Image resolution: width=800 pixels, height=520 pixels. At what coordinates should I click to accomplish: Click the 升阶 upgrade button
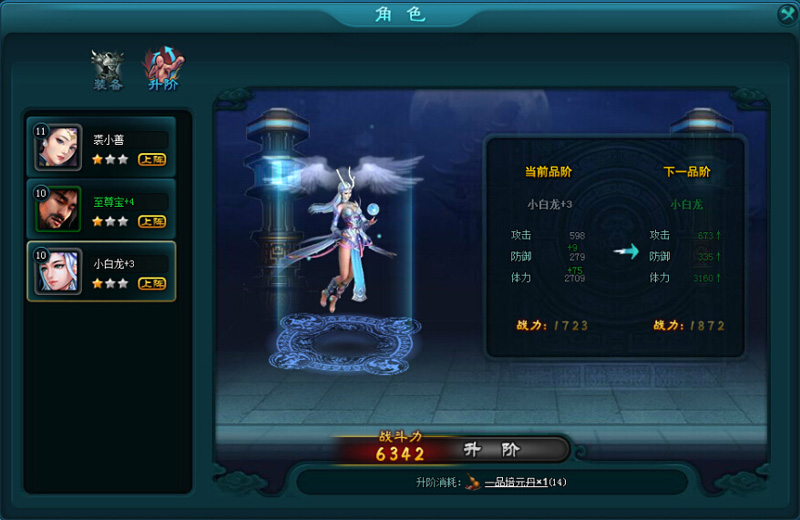click(x=506, y=450)
